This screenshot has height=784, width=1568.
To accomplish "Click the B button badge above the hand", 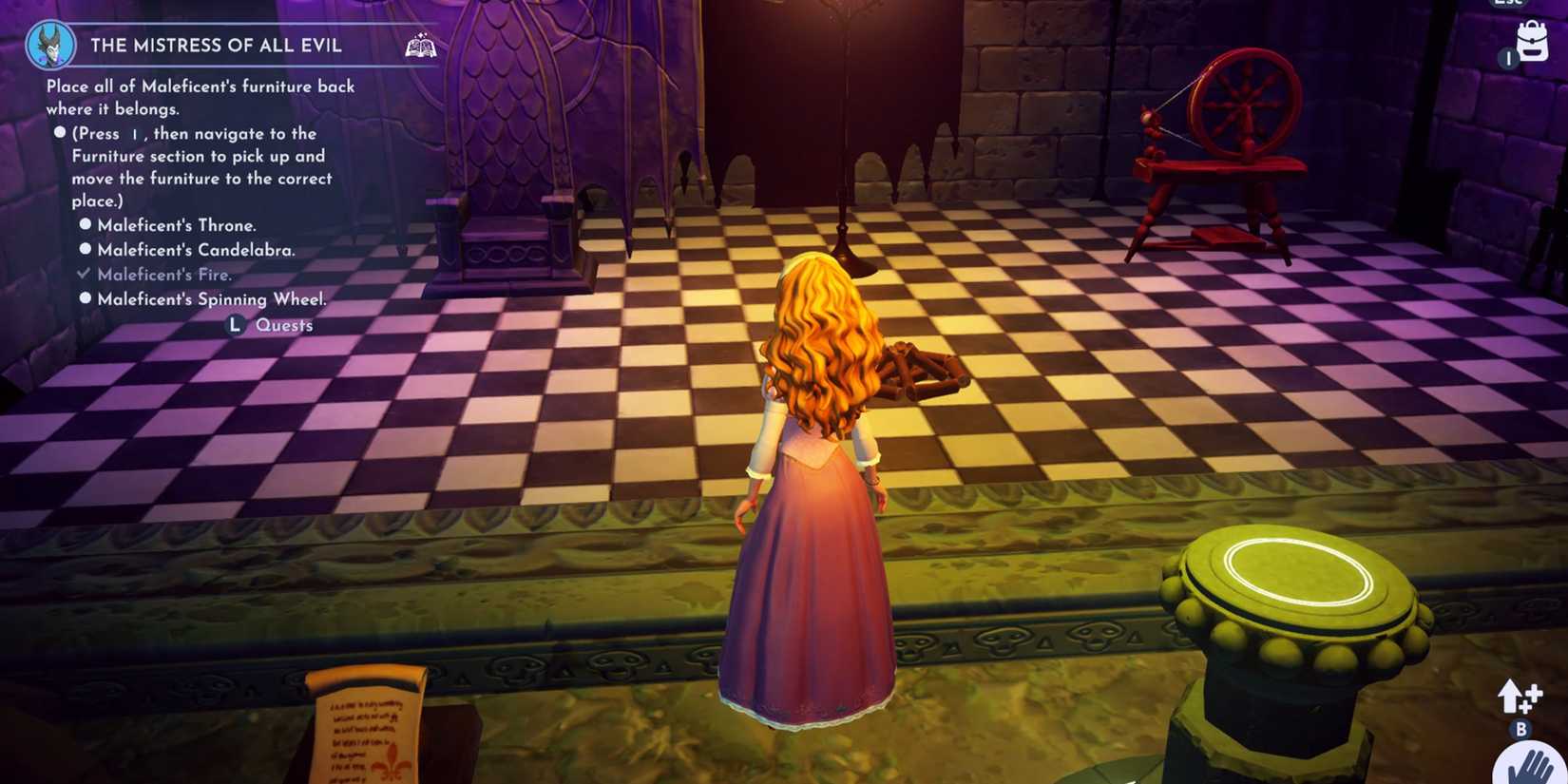I will 1521,730.
